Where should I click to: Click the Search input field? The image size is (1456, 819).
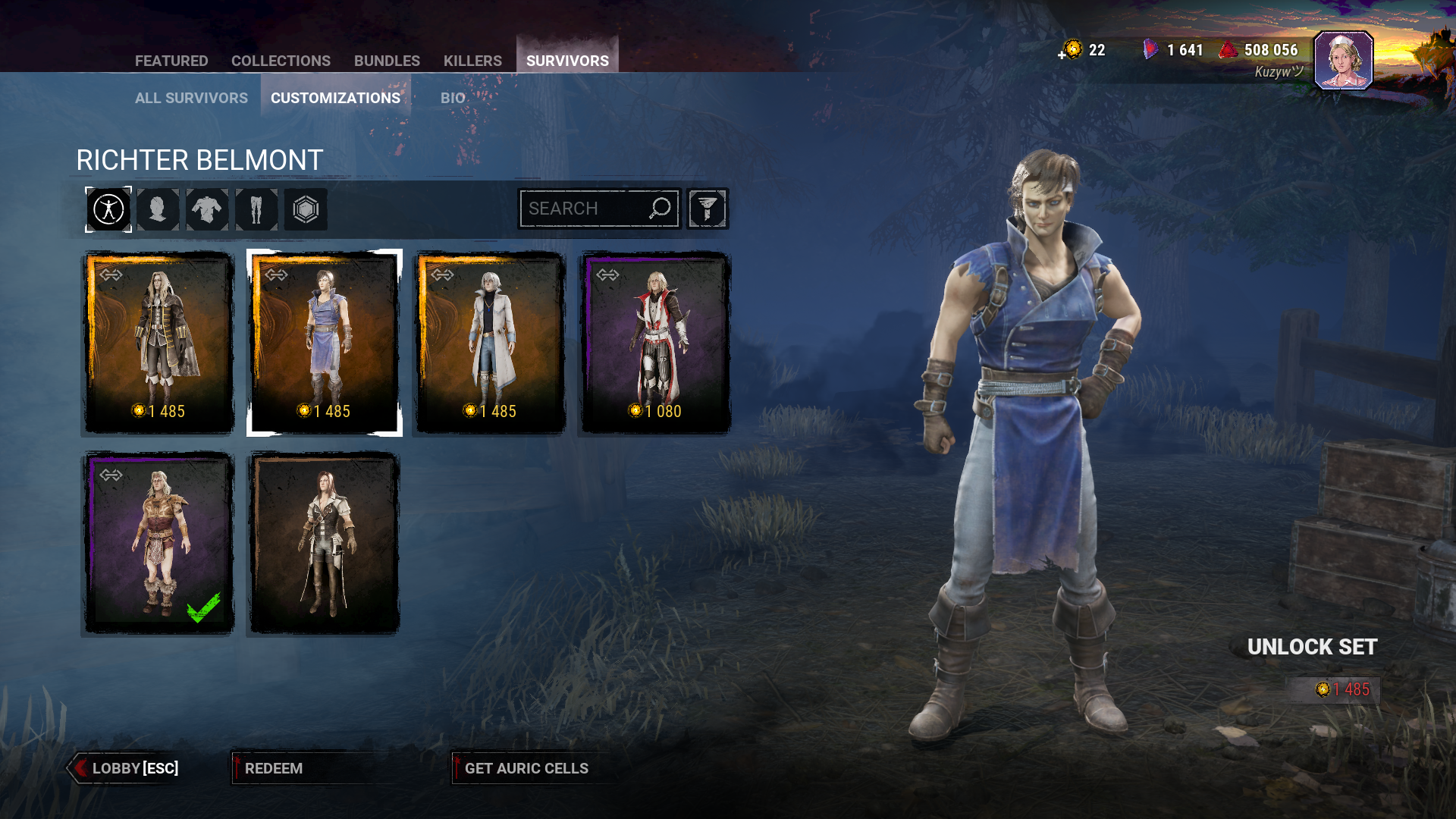[584, 209]
